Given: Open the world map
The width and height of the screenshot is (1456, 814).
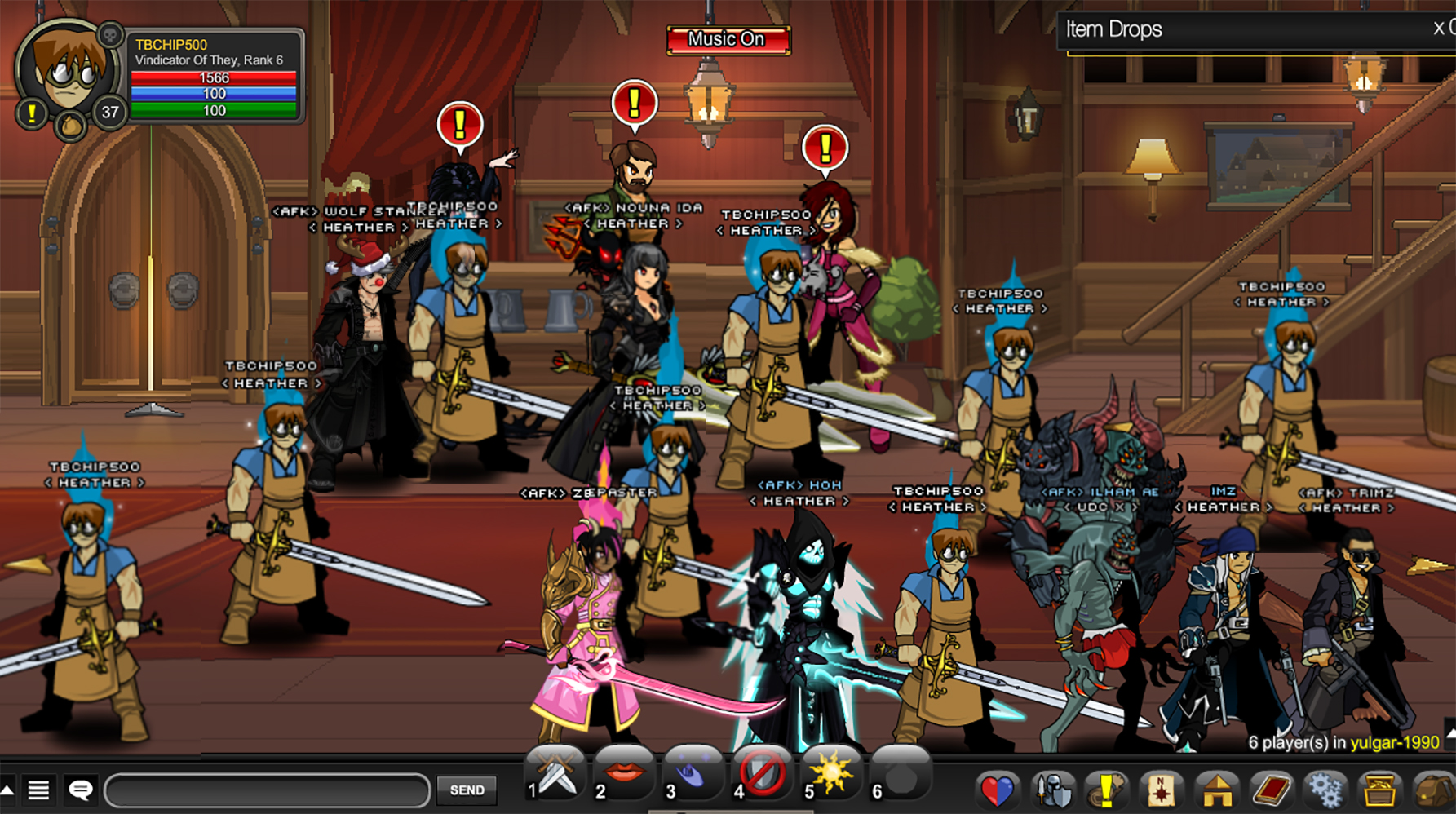Looking at the screenshot, I should [x=1160, y=790].
